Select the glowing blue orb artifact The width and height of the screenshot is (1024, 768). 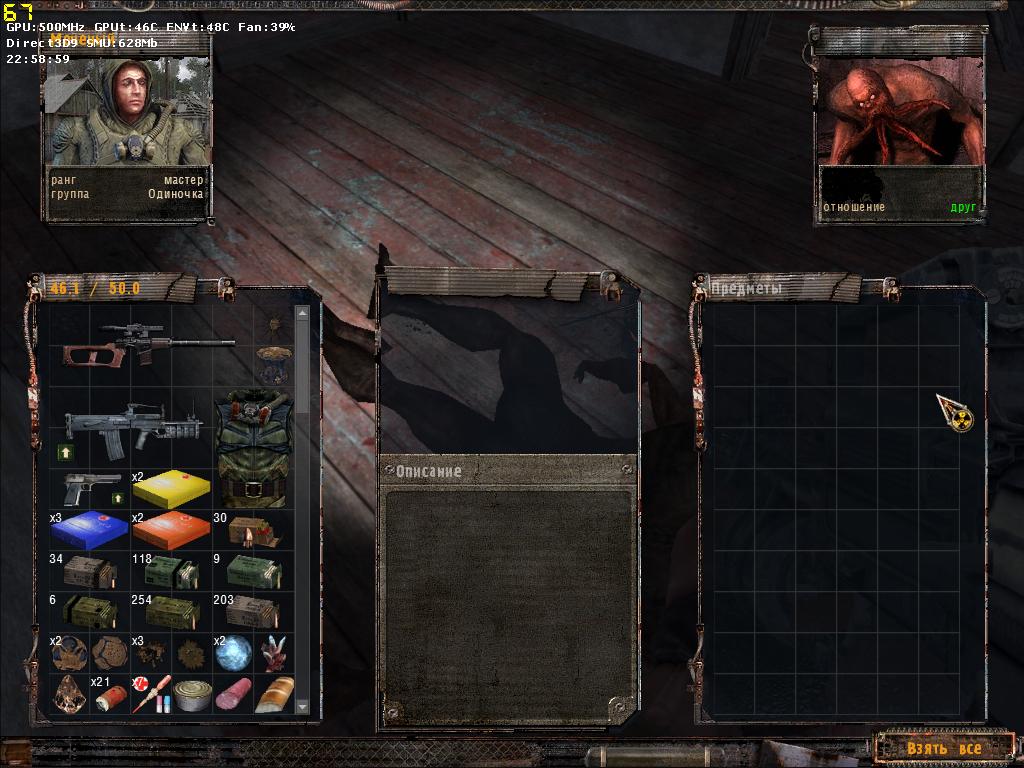[x=233, y=652]
